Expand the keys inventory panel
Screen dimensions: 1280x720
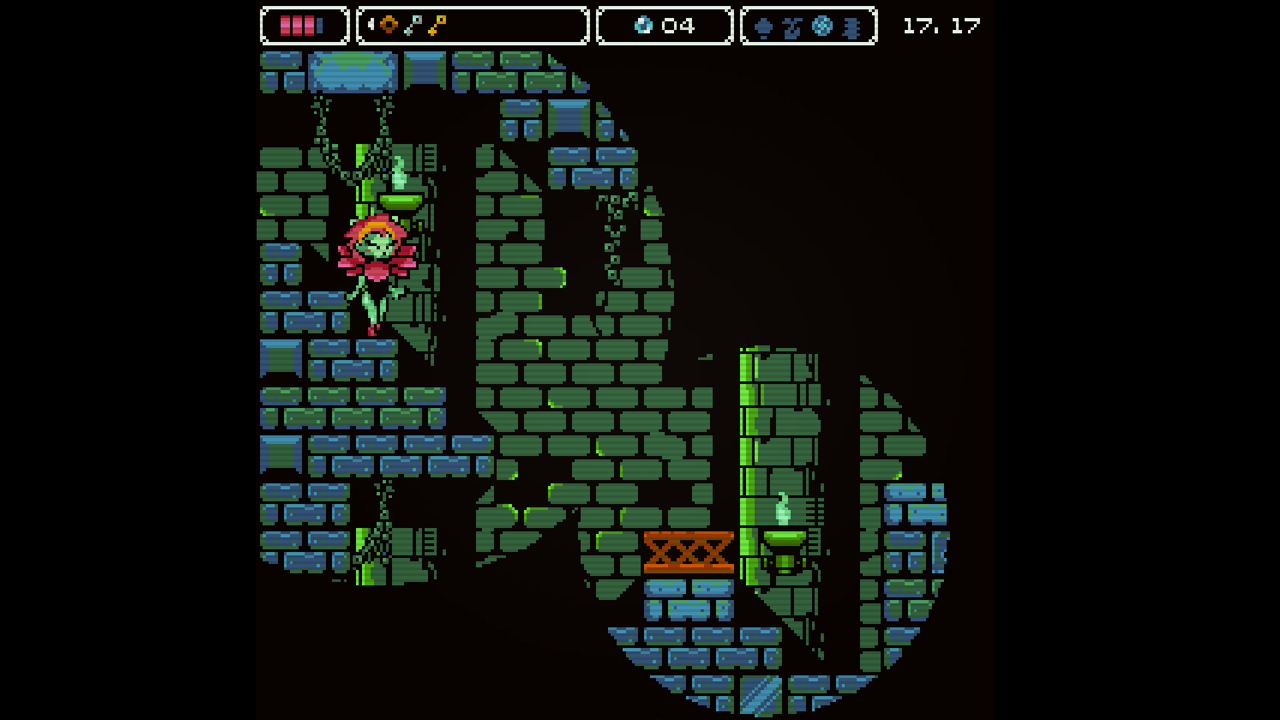[x=470, y=26]
